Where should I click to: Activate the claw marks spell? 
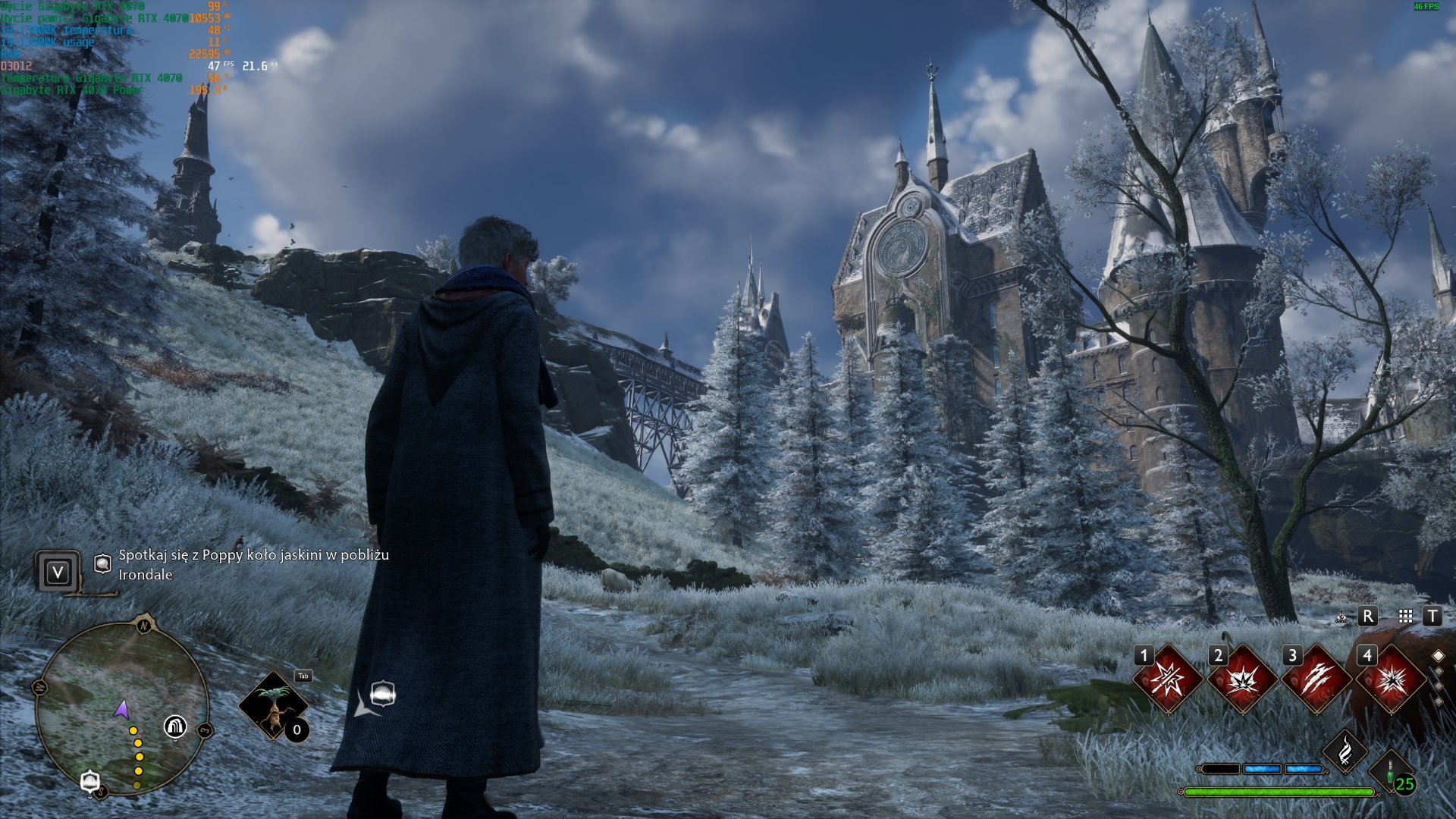[x=1316, y=679]
